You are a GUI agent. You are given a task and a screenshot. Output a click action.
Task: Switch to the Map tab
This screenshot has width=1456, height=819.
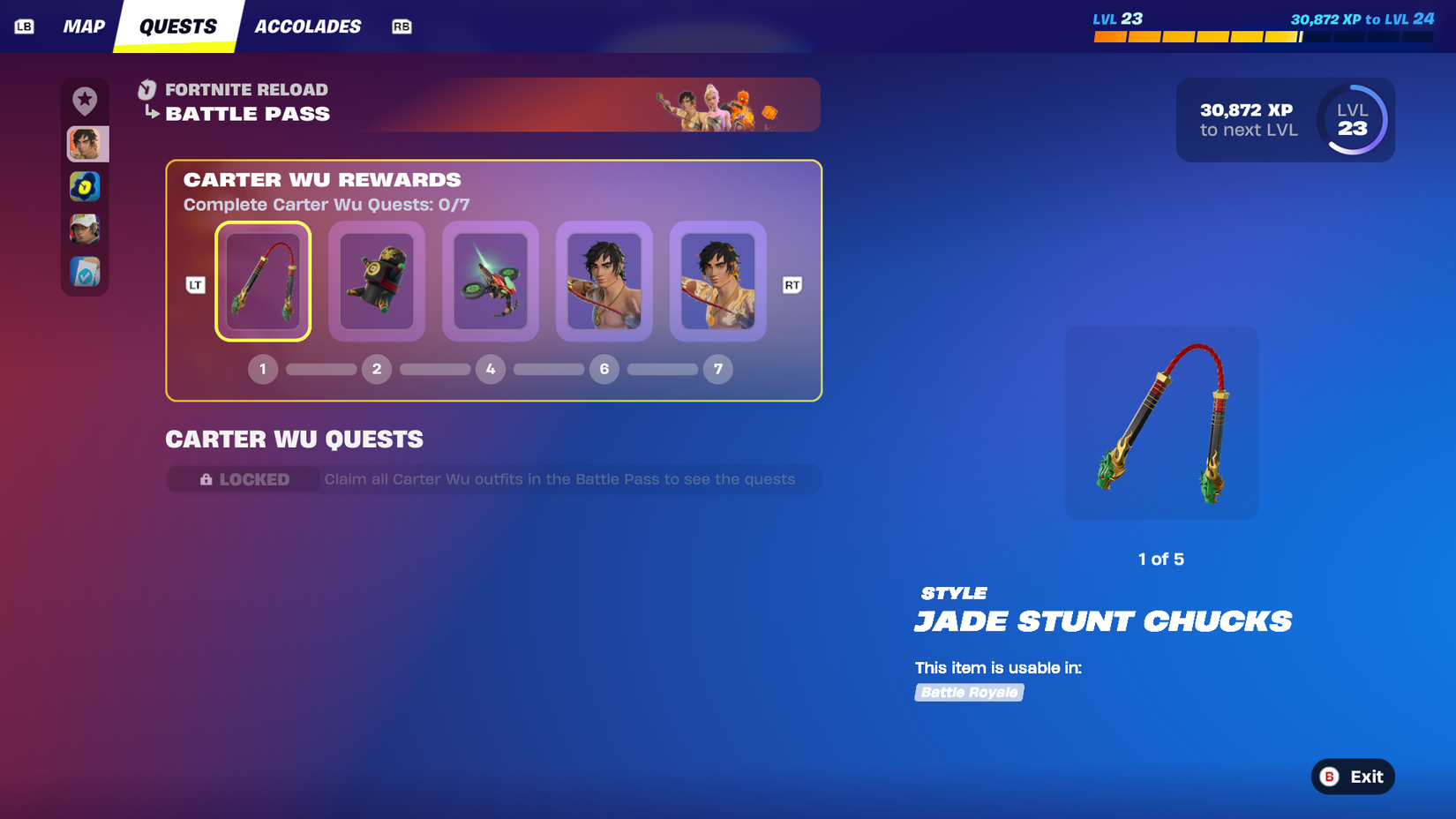pyautogui.click(x=84, y=26)
